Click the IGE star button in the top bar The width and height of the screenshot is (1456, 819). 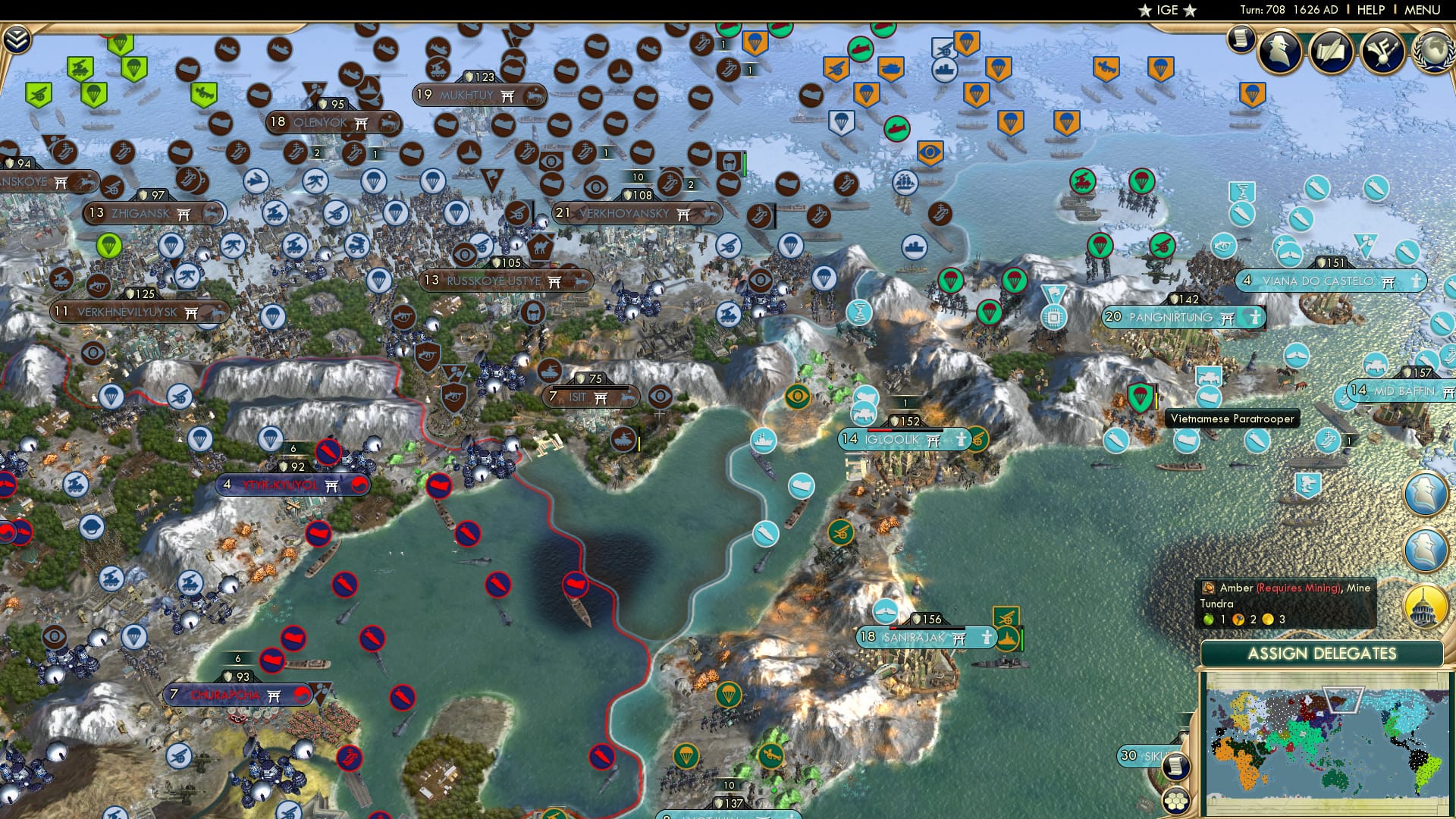(x=1166, y=11)
